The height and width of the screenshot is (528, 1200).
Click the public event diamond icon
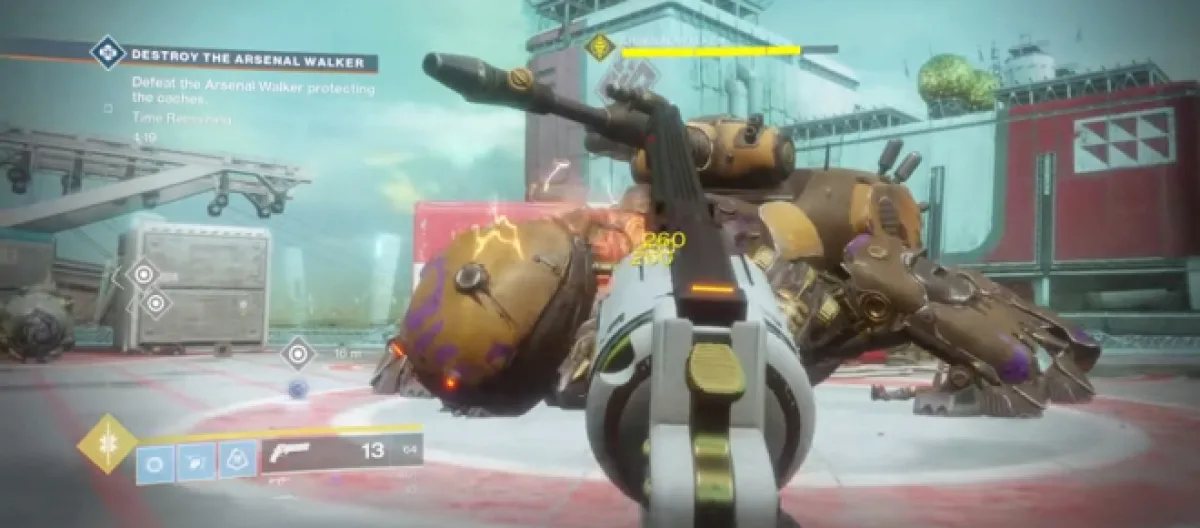click(x=107, y=52)
